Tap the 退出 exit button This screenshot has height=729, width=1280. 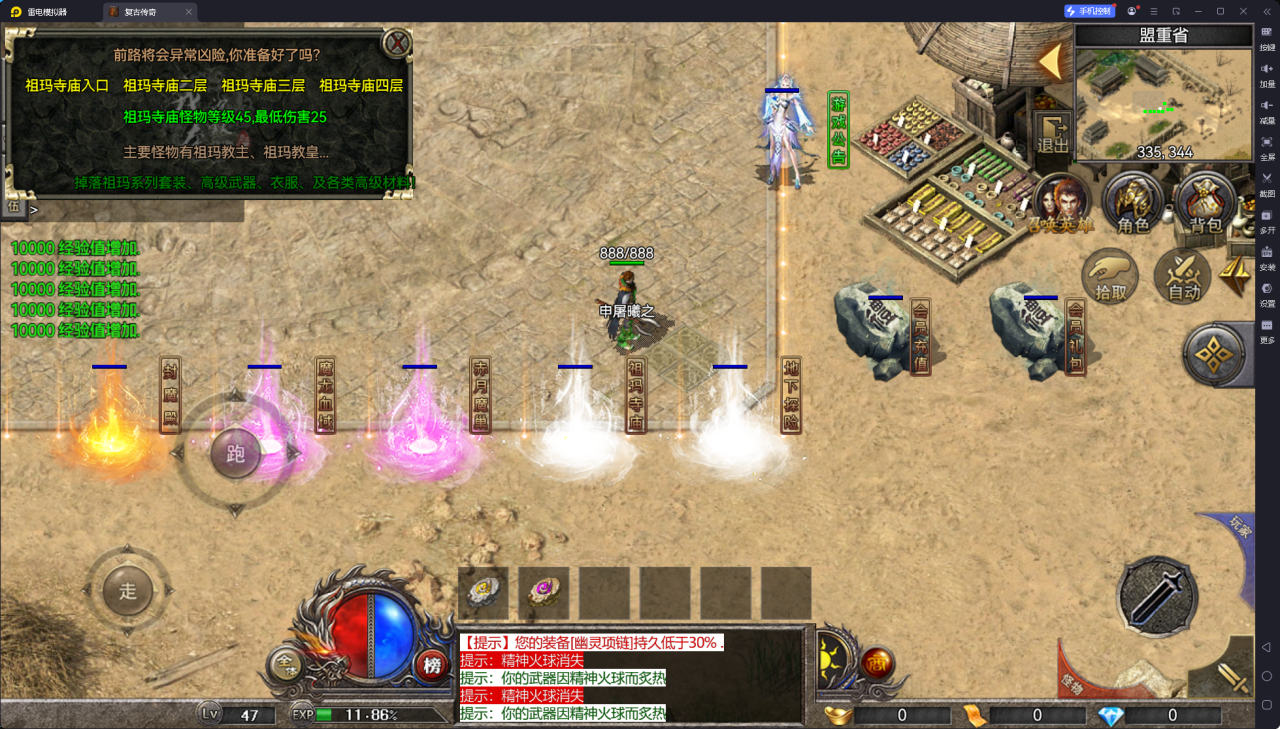(x=1052, y=133)
